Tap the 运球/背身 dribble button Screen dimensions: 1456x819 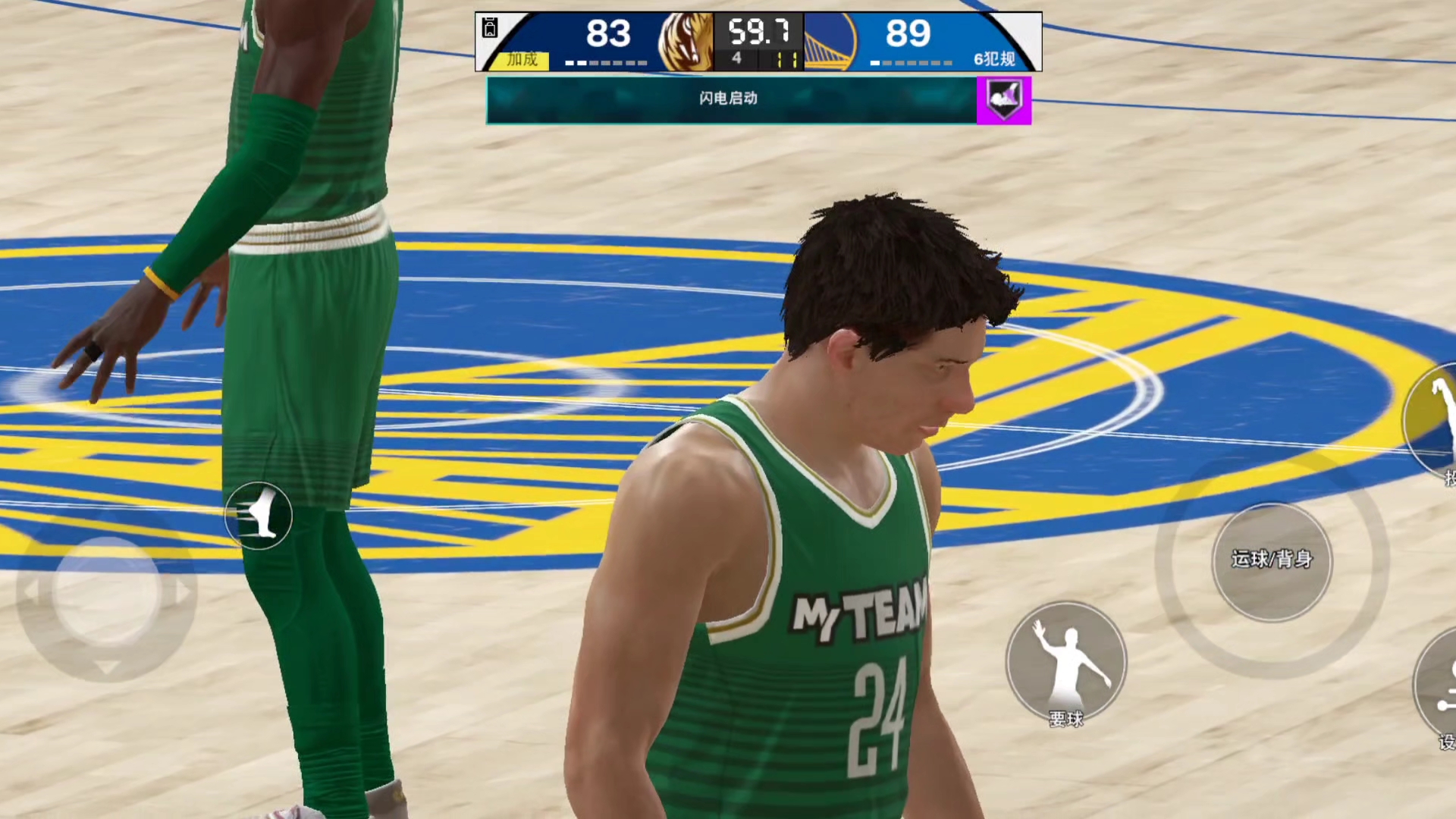pos(1272,561)
